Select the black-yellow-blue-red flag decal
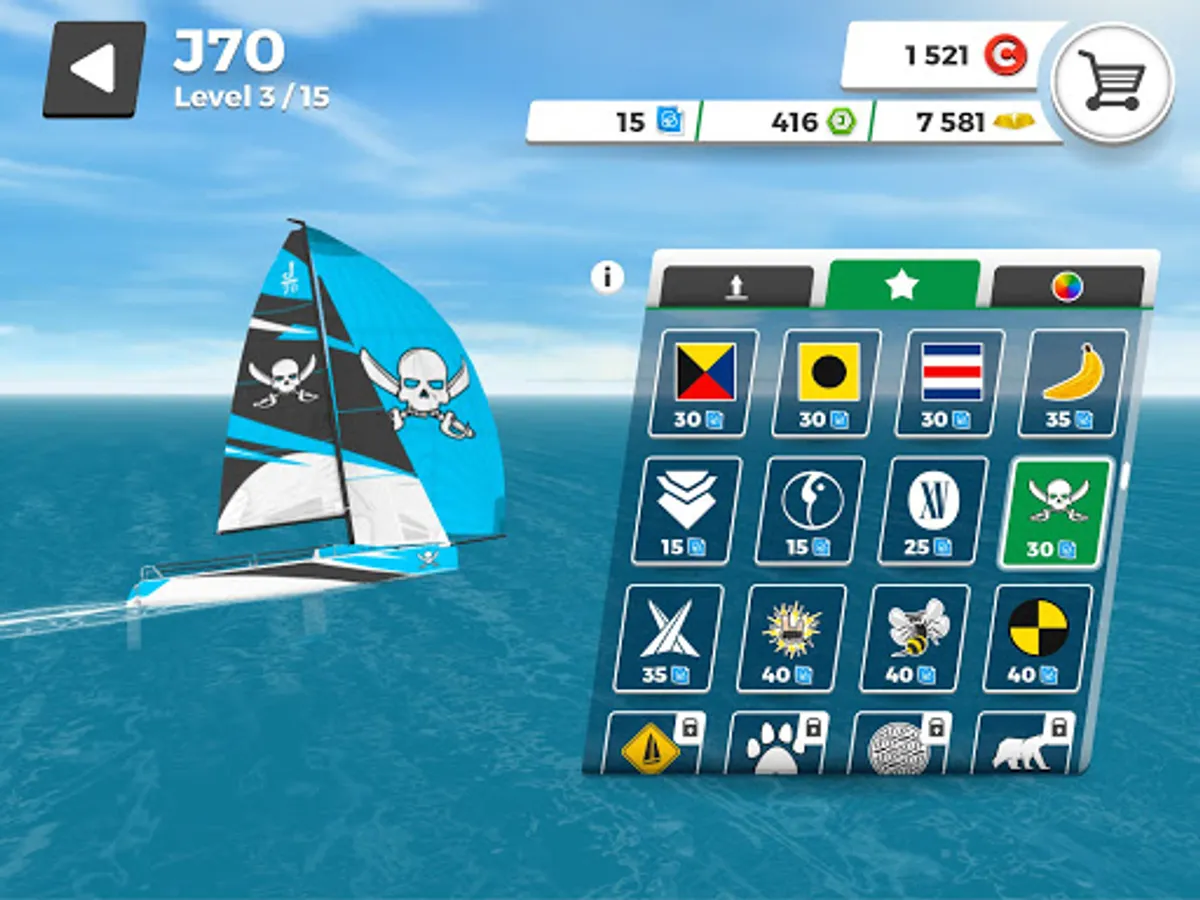The height and width of the screenshot is (900, 1200). pyautogui.click(x=705, y=382)
